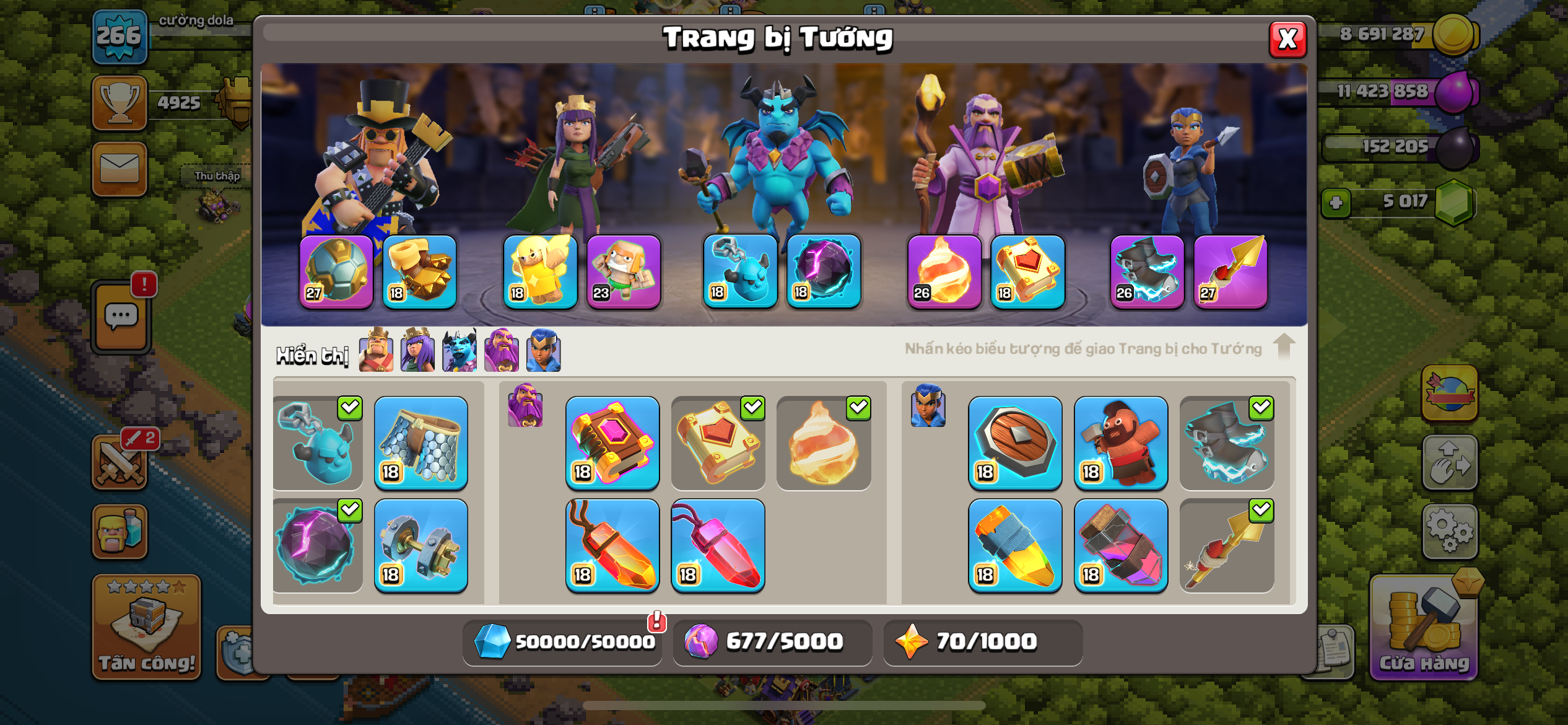Select the Barbarian King's spiky ball equipment

(336, 271)
